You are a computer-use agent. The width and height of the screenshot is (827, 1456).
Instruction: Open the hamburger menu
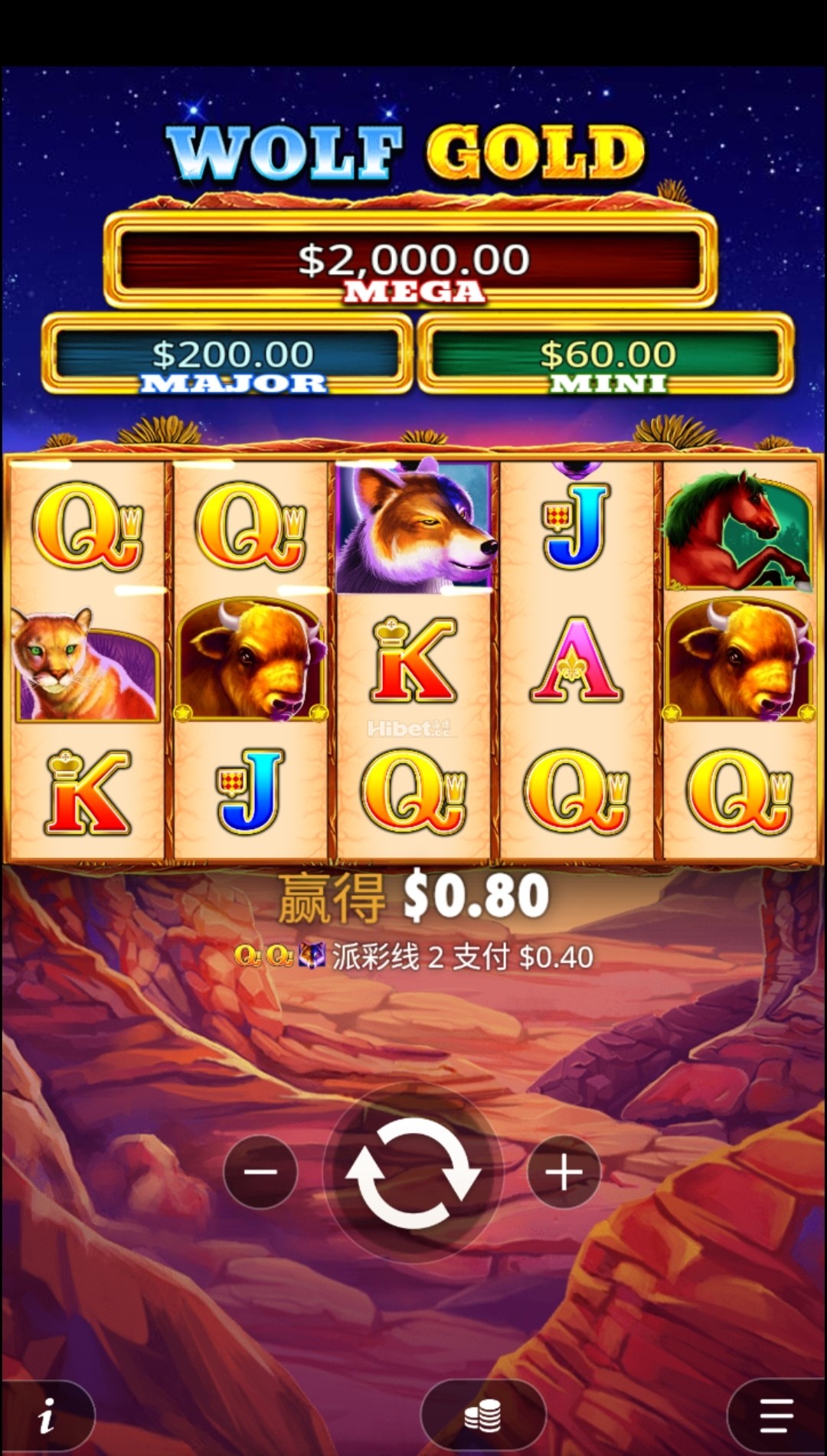[776, 1416]
